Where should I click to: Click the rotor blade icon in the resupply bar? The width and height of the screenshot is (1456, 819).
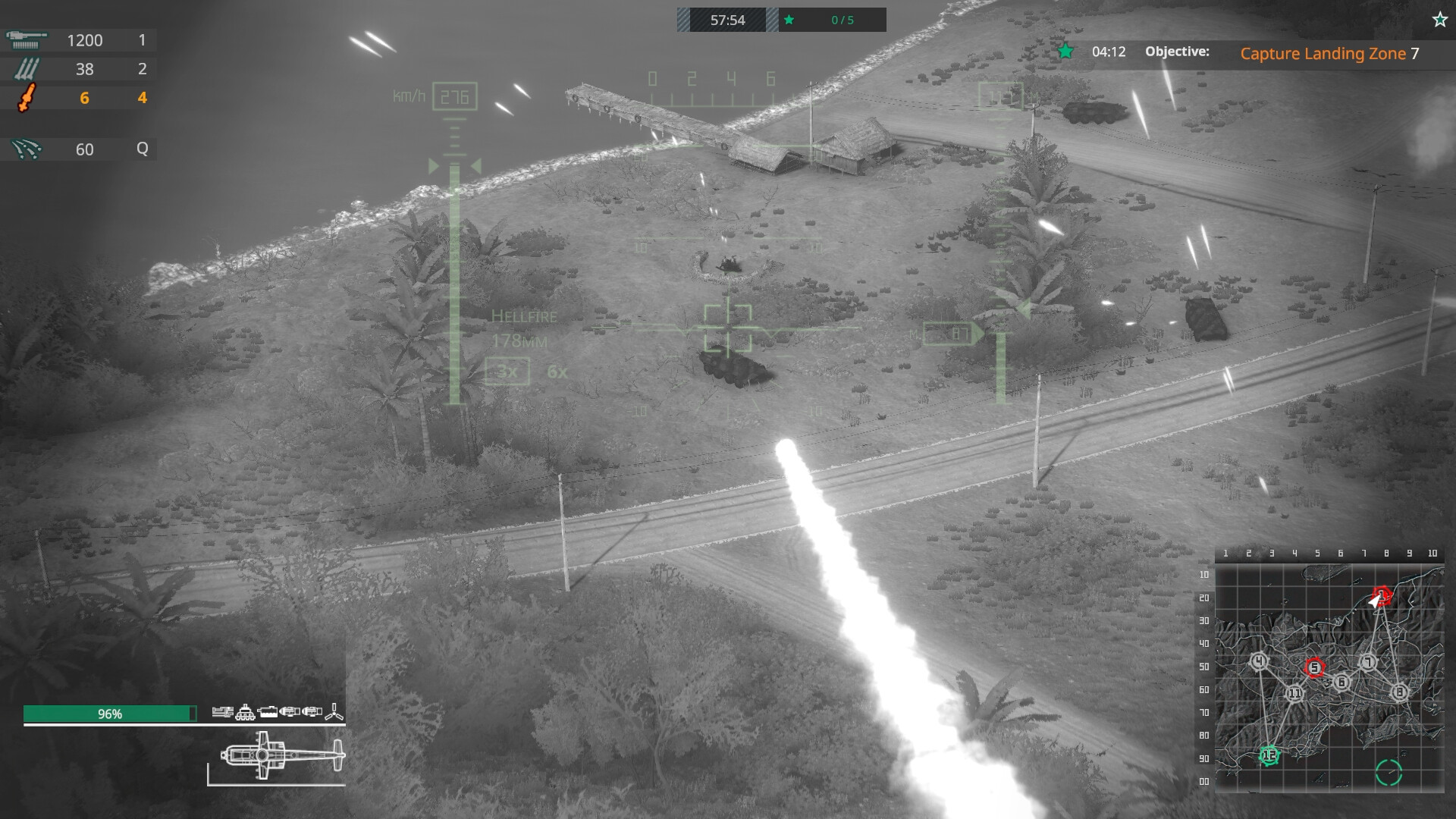[334, 711]
